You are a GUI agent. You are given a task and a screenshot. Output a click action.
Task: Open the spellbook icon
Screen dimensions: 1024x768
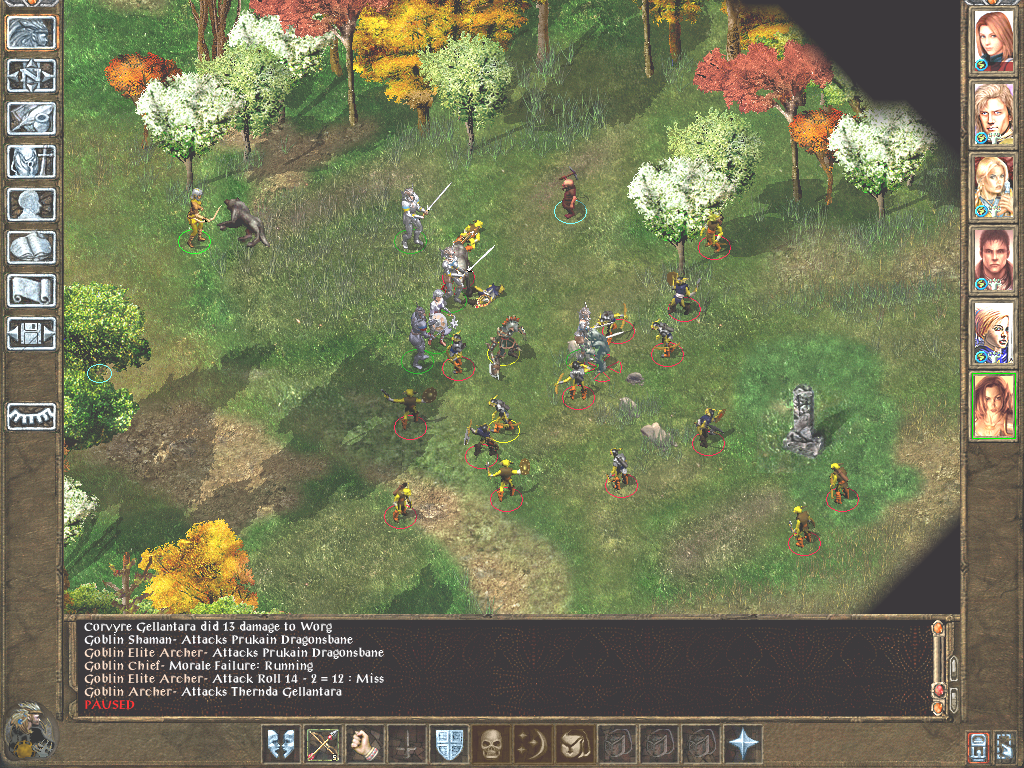click(x=32, y=247)
